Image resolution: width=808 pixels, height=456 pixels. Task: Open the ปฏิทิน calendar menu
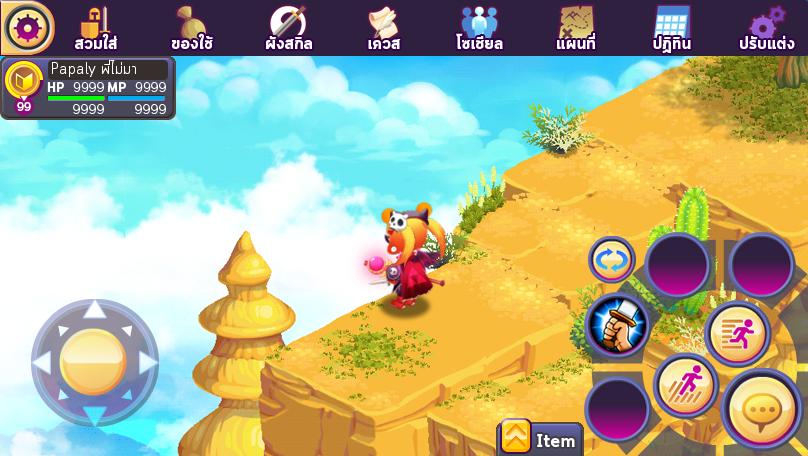pos(671,28)
